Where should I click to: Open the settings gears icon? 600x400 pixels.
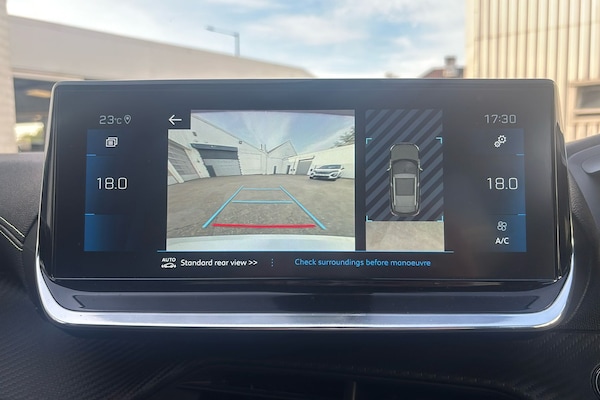[500, 142]
